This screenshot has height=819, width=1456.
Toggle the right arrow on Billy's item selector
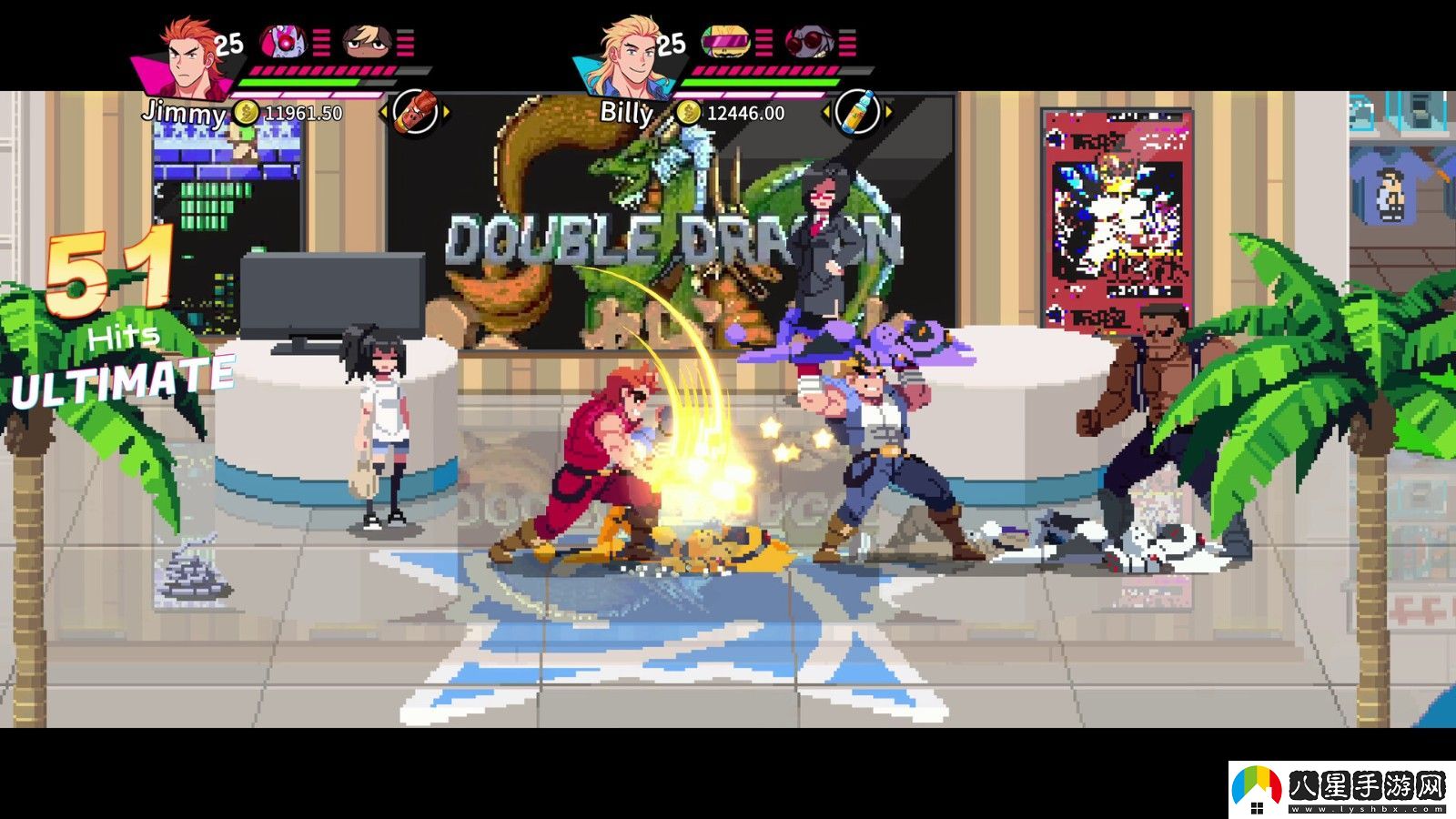point(887,111)
